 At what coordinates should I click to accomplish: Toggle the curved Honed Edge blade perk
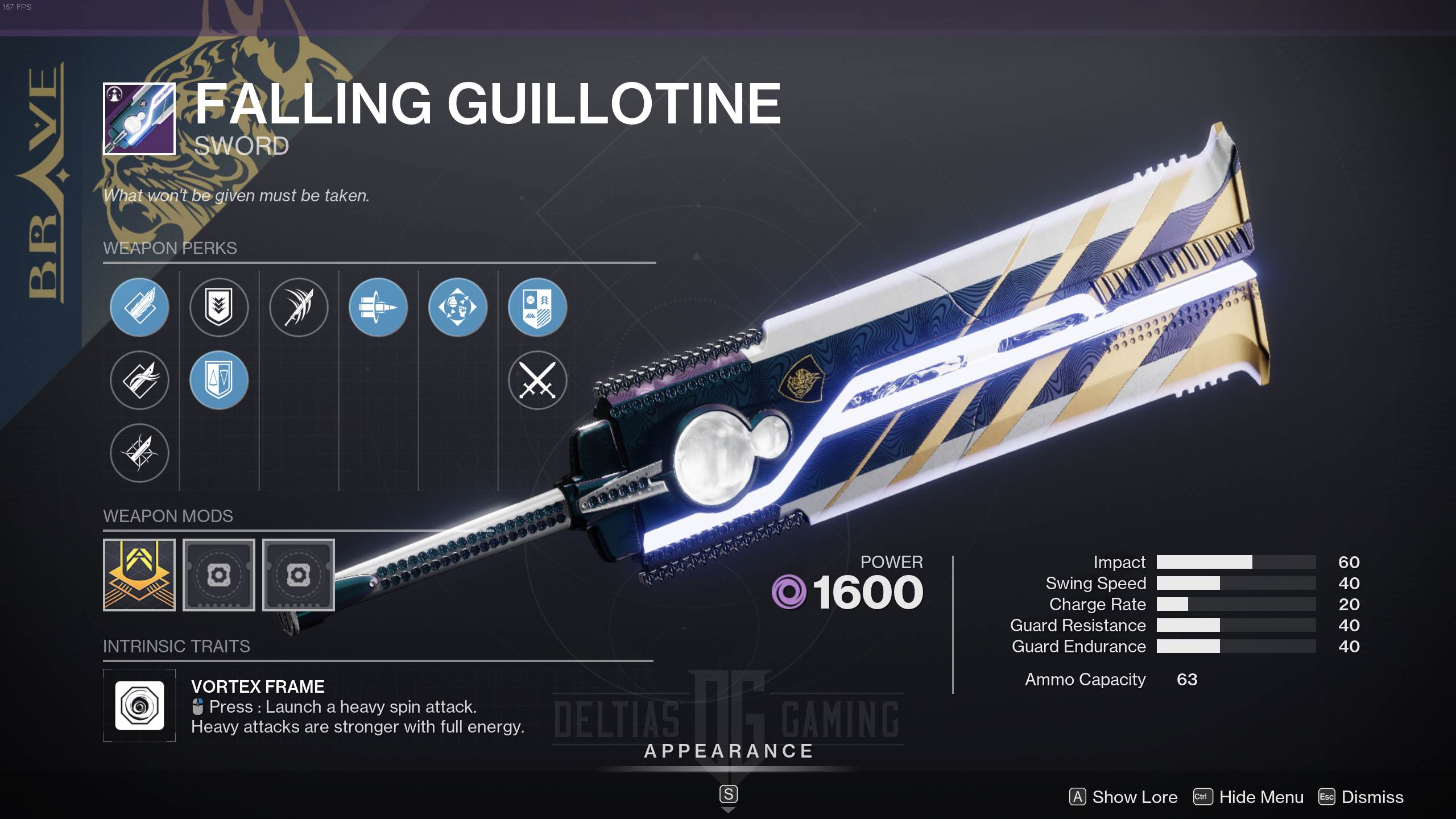coord(139,380)
